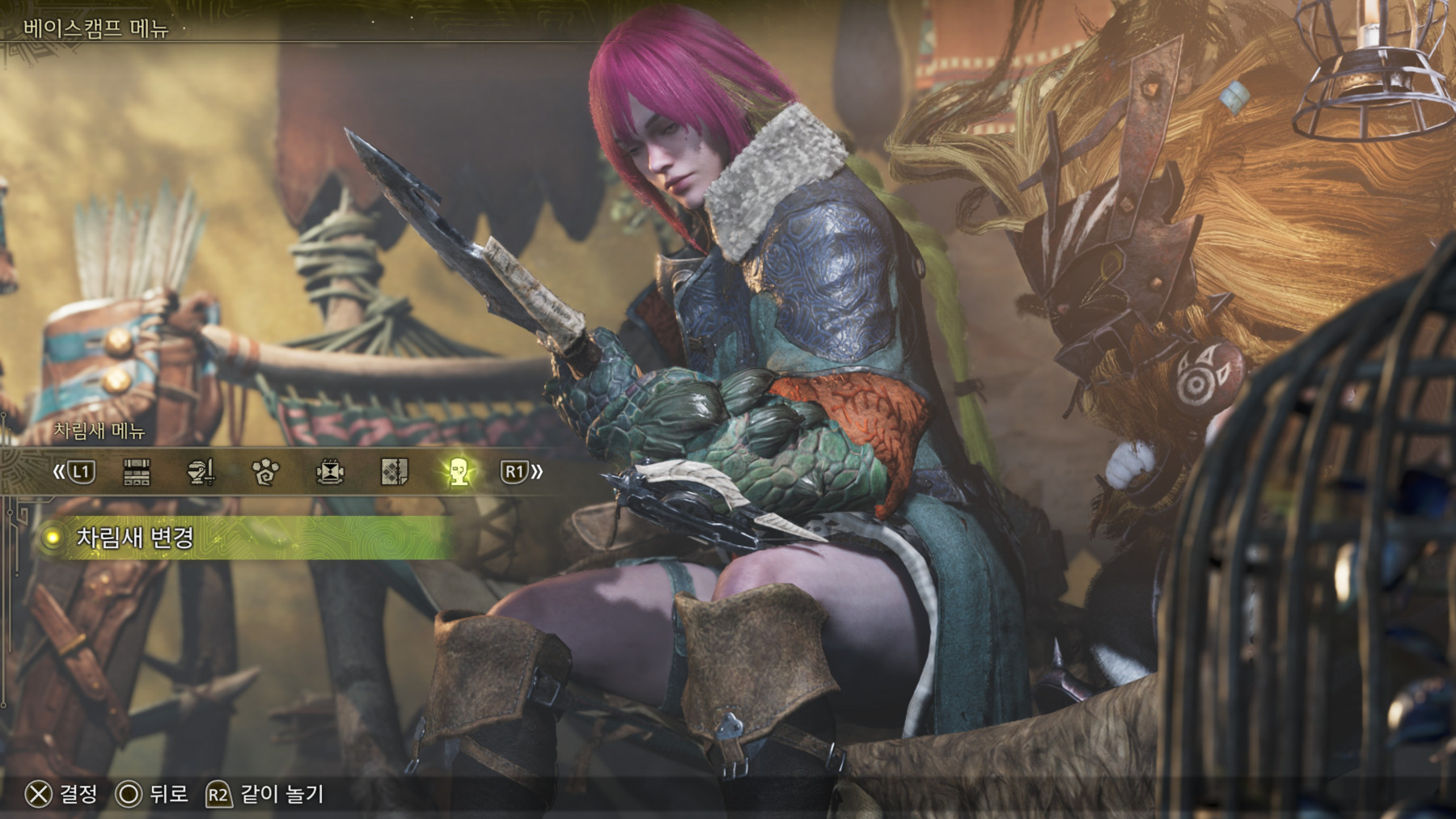This screenshot has width=1456, height=819.
Task: Open the tent hourglass rest tab
Action: coord(330,472)
